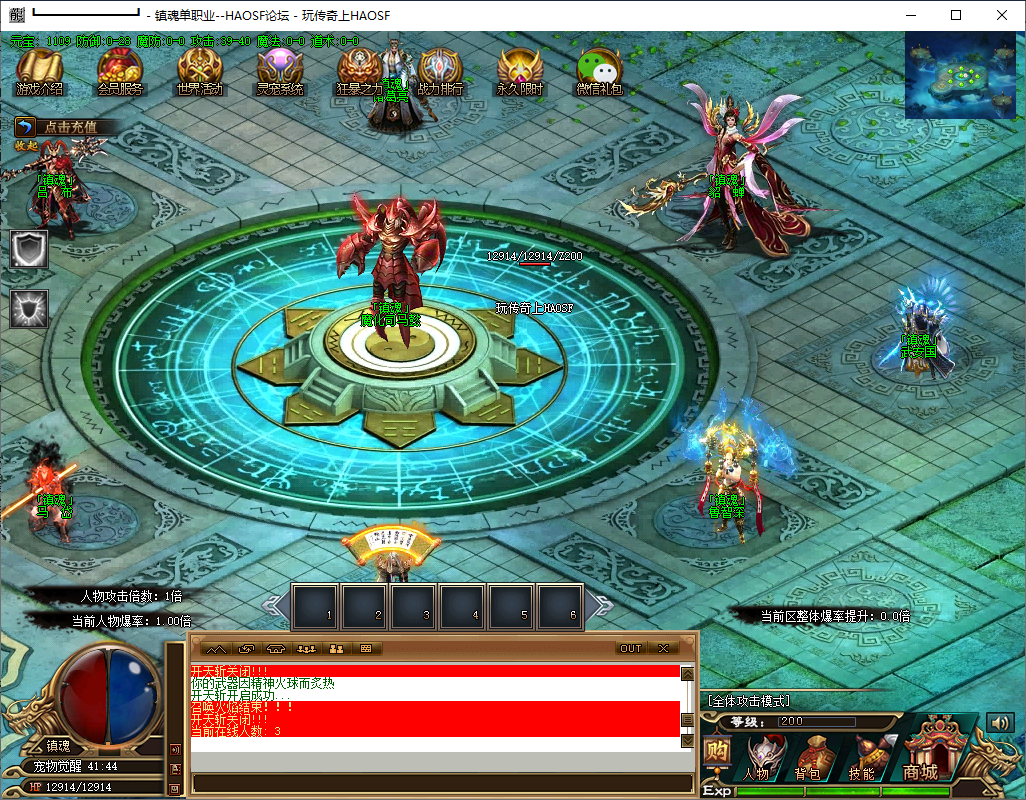Close the chat panel with X
The width and height of the screenshot is (1026, 800).
(x=662, y=648)
